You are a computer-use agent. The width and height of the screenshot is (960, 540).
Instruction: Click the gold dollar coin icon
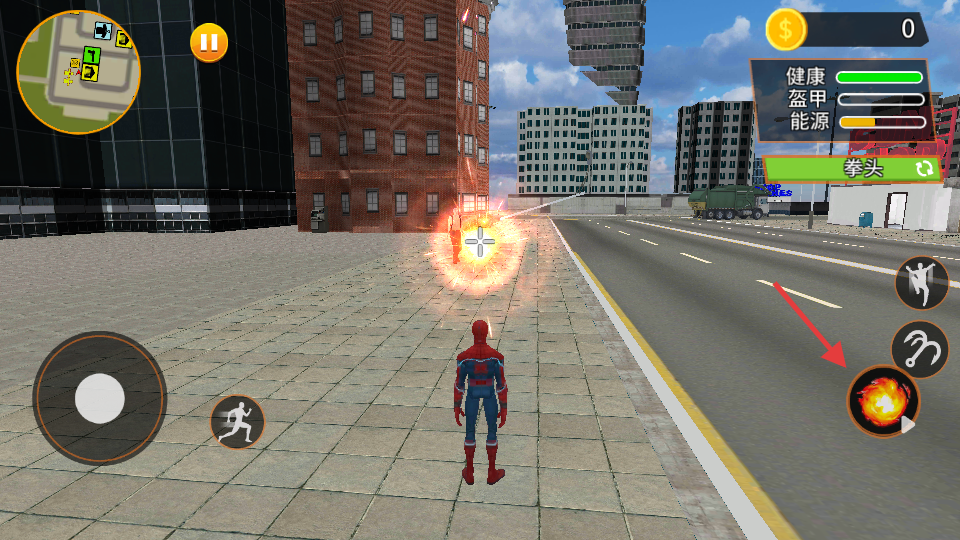(786, 31)
